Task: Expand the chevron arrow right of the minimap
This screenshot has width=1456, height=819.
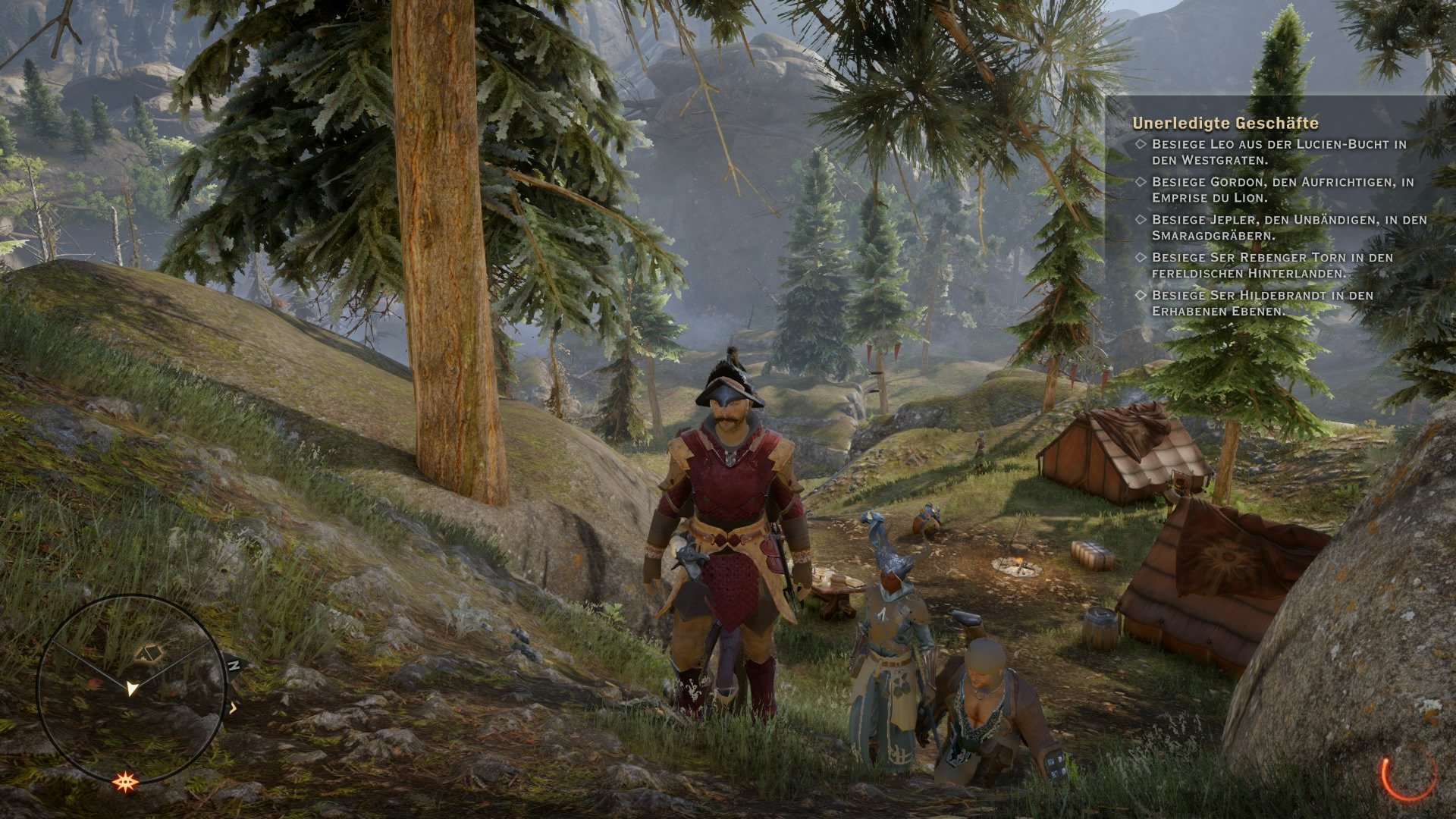Action: pyautogui.click(x=232, y=708)
